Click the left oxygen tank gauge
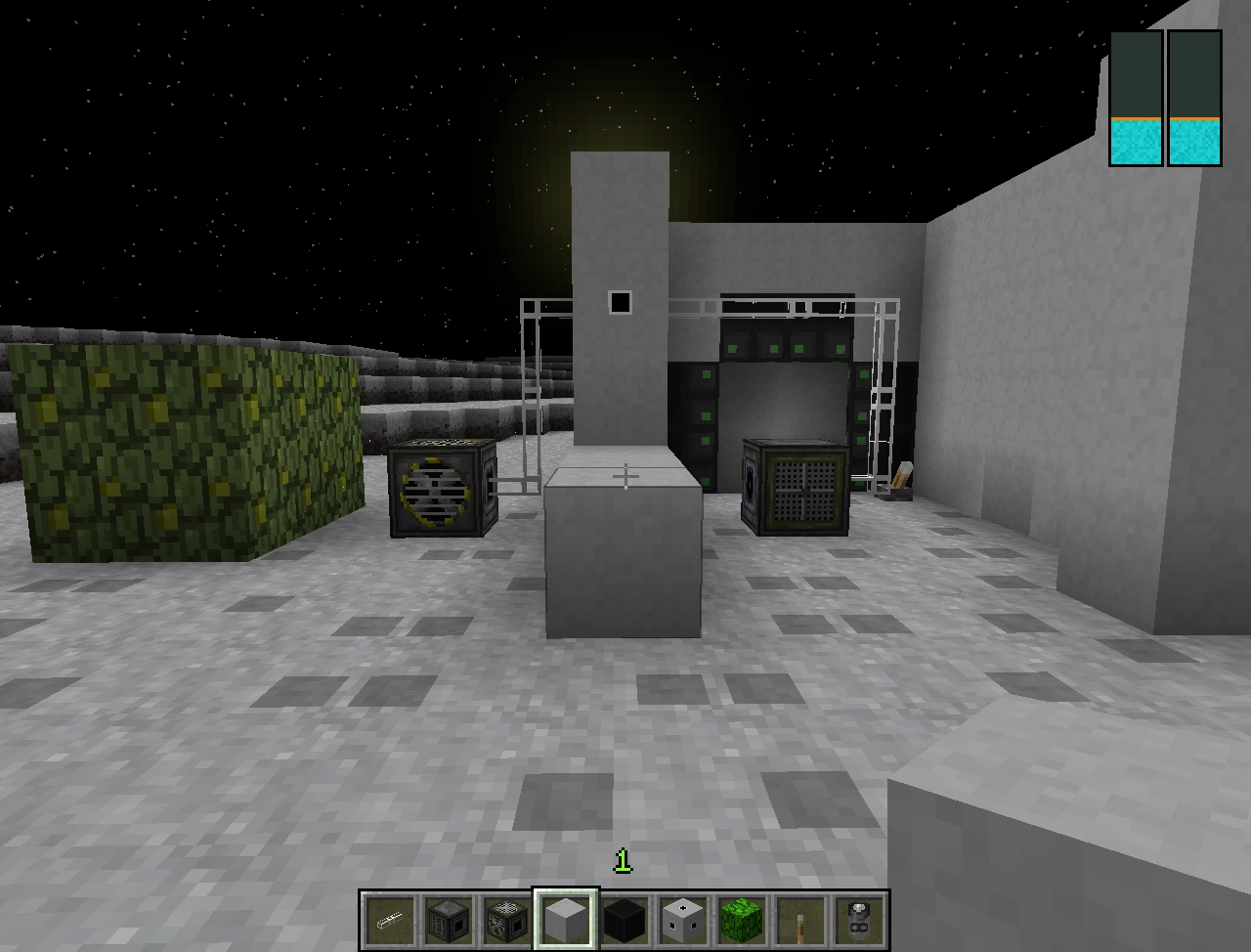 tap(1134, 98)
